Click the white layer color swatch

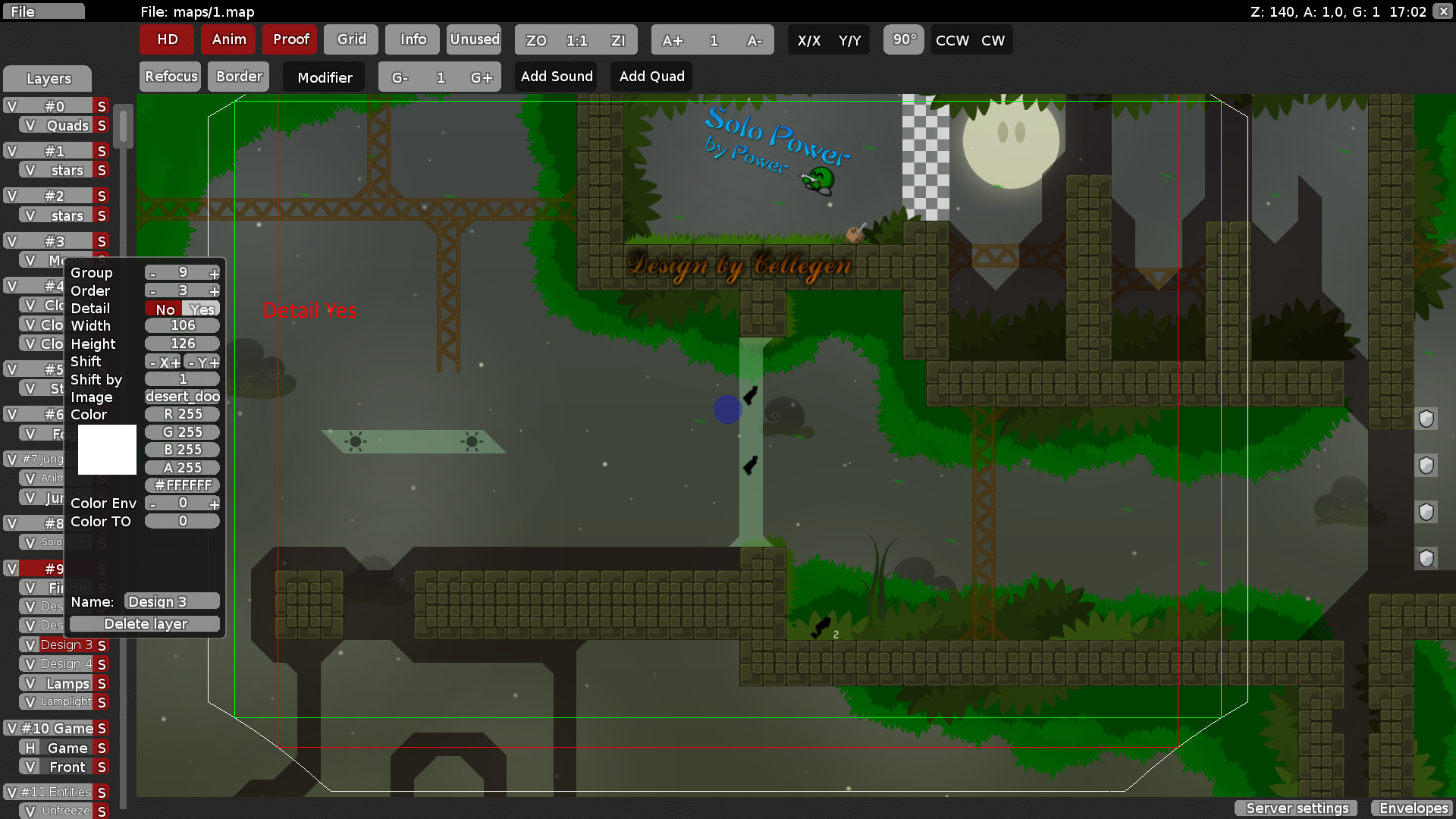coord(106,449)
